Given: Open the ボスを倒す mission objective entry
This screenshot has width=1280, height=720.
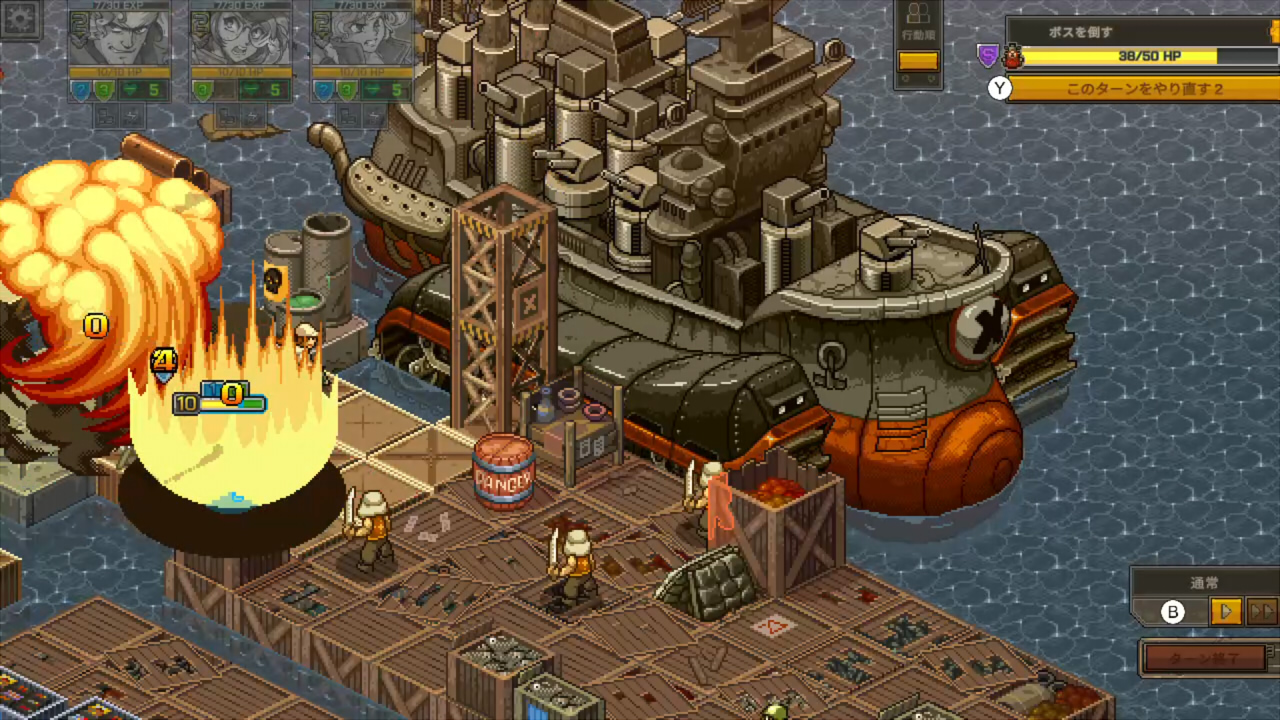Looking at the screenshot, I should click(1082, 33).
